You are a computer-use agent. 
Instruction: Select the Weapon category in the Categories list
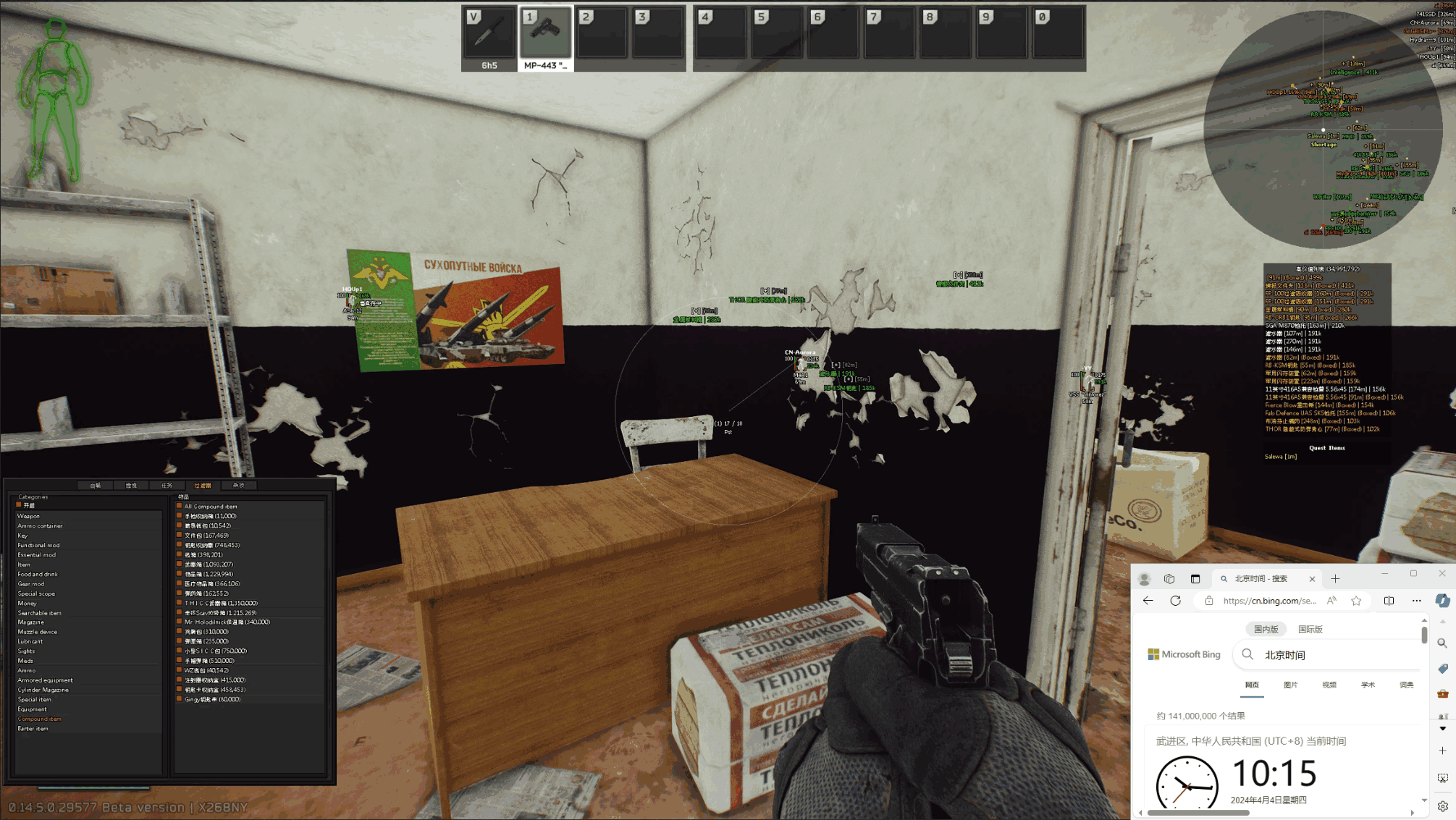pyautogui.click(x=30, y=515)
